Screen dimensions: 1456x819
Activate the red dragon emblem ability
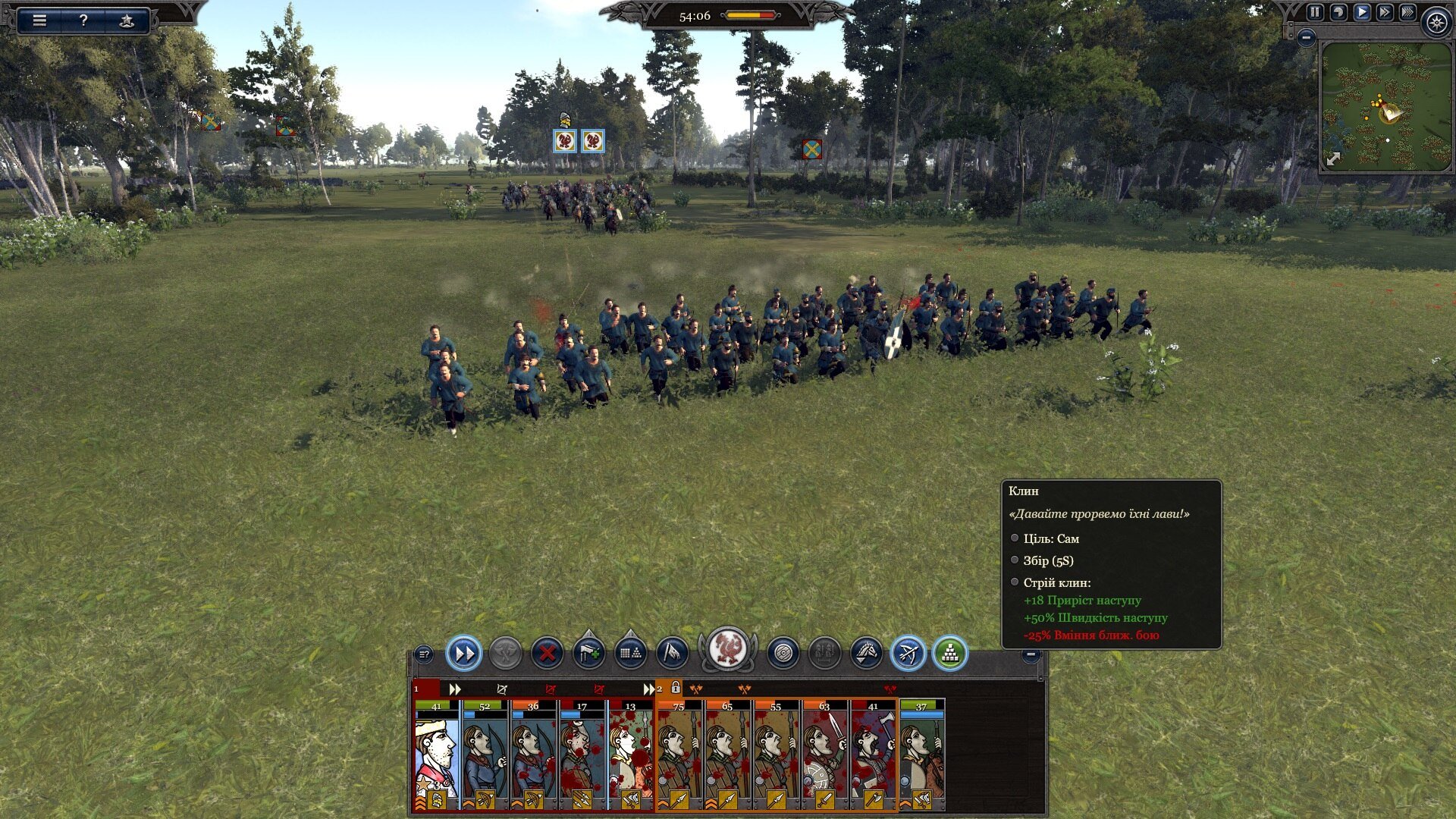727,649
